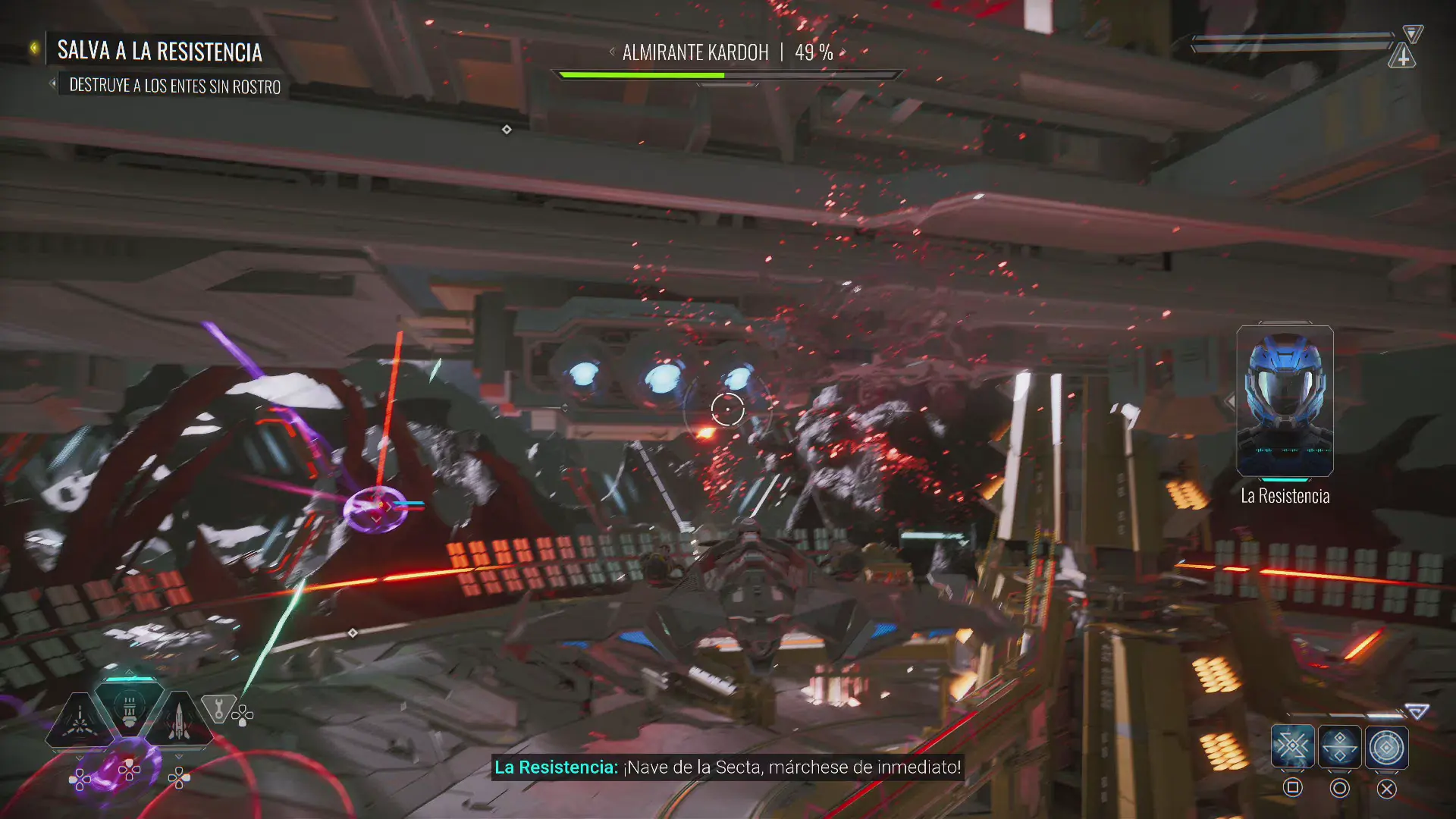Select the Almirante Kardoh target label
This screenshot has height=819, width=1456.
695,52
